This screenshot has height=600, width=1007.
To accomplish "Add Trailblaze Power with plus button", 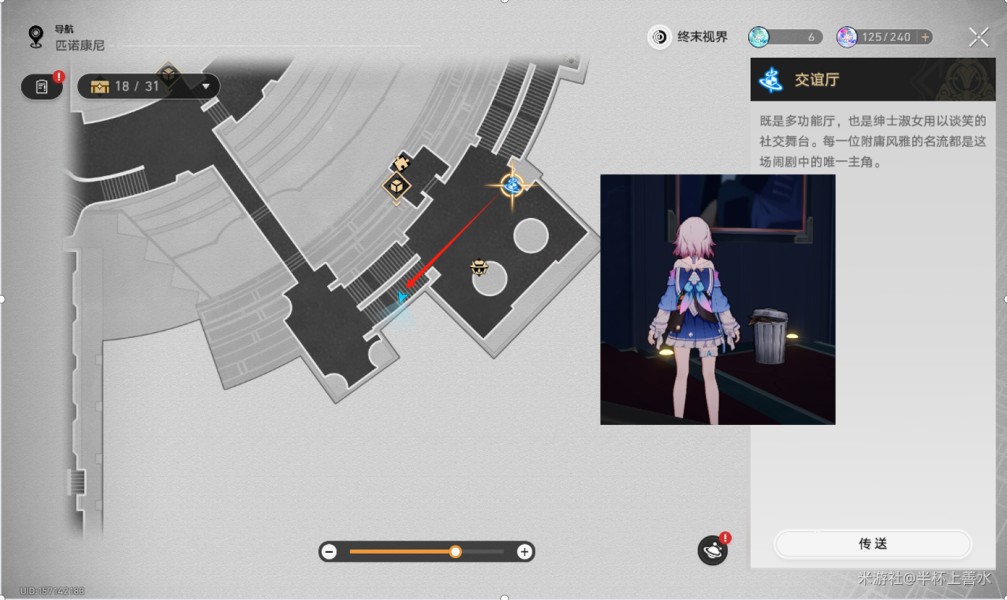I will pos(925,37).
